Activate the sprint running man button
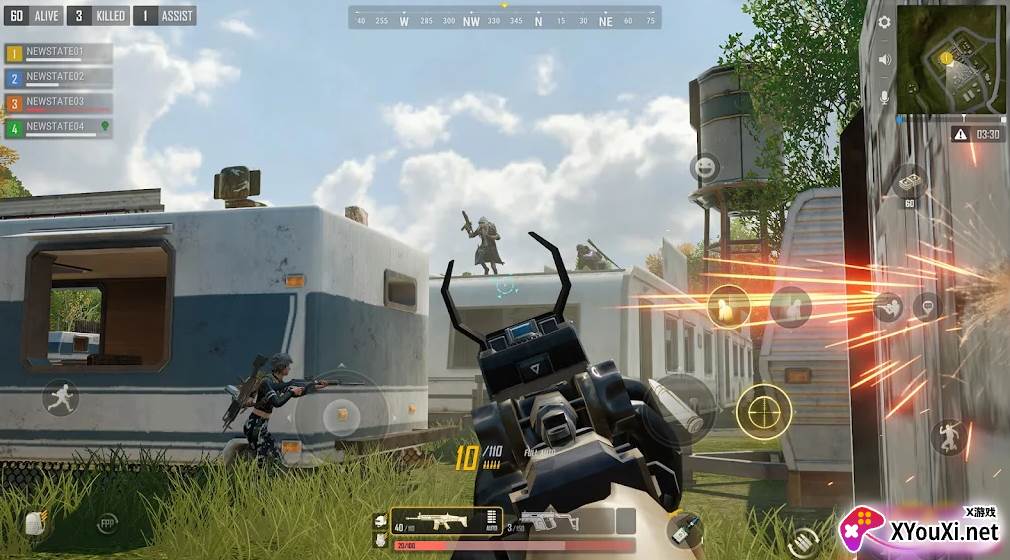Image resolution: width=1010 pixels, height=560 pixels. point(60,398)
